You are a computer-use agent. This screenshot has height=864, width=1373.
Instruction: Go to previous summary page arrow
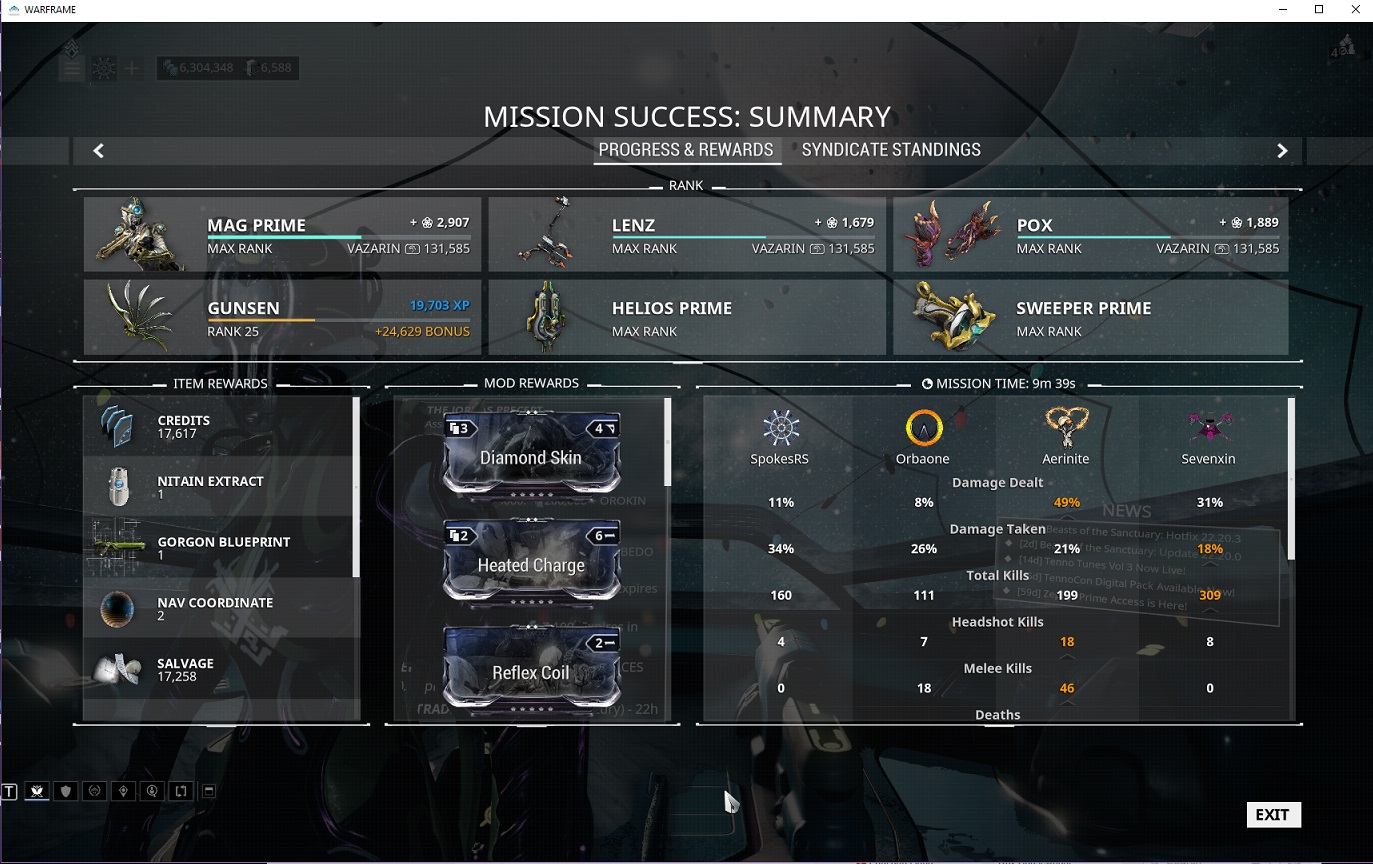pos(98,151)
